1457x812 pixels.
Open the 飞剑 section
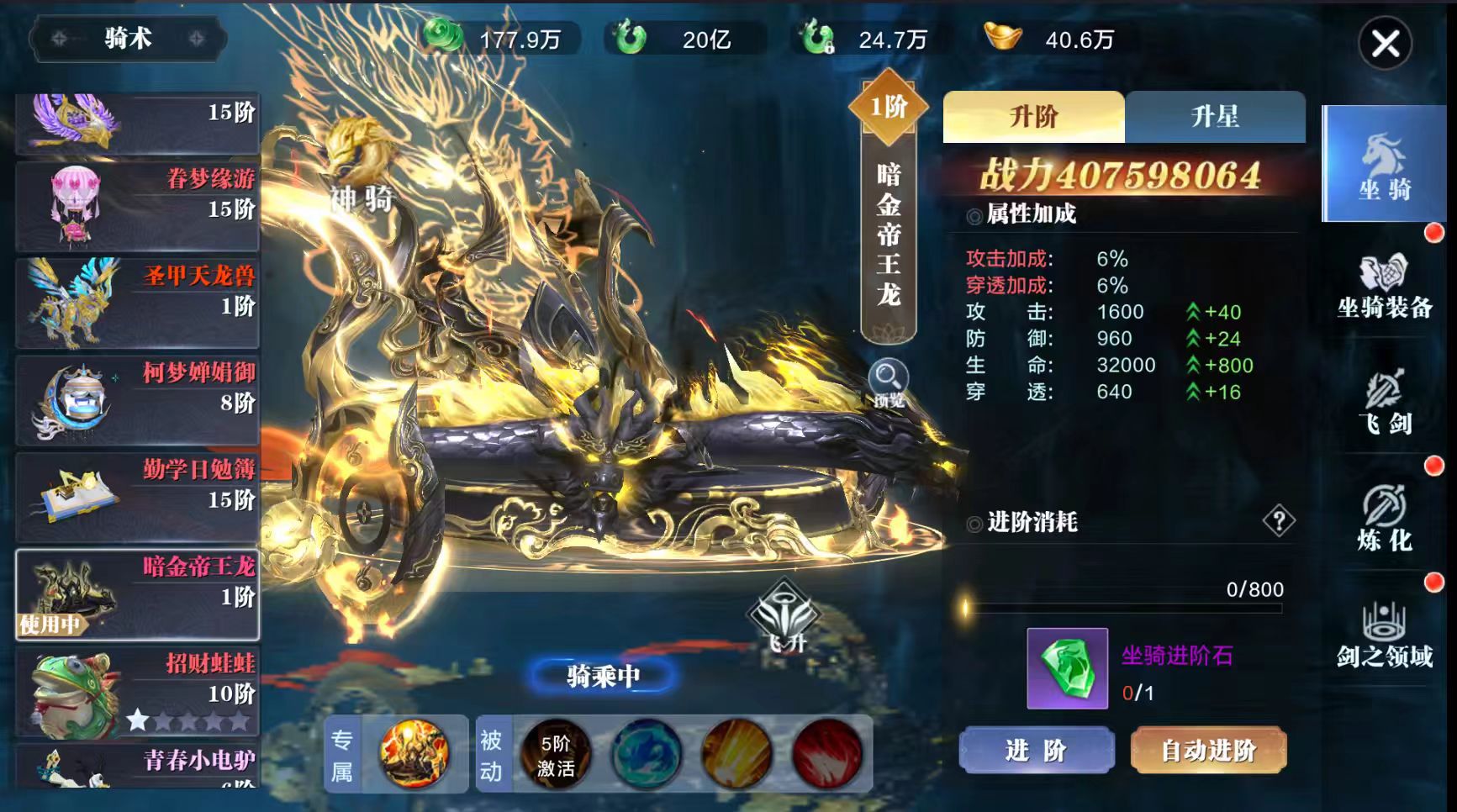tap(1384, 403)
